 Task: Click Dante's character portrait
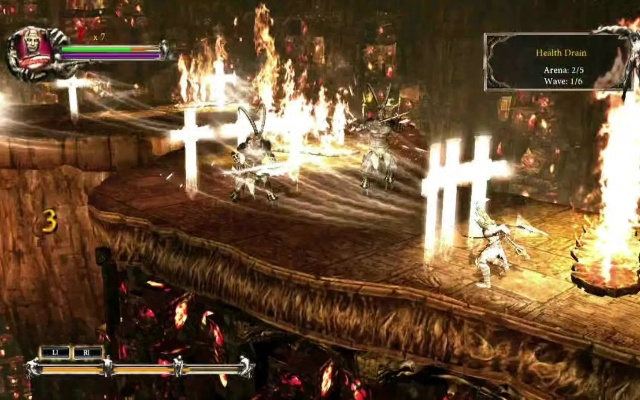(x=32, y=52)
